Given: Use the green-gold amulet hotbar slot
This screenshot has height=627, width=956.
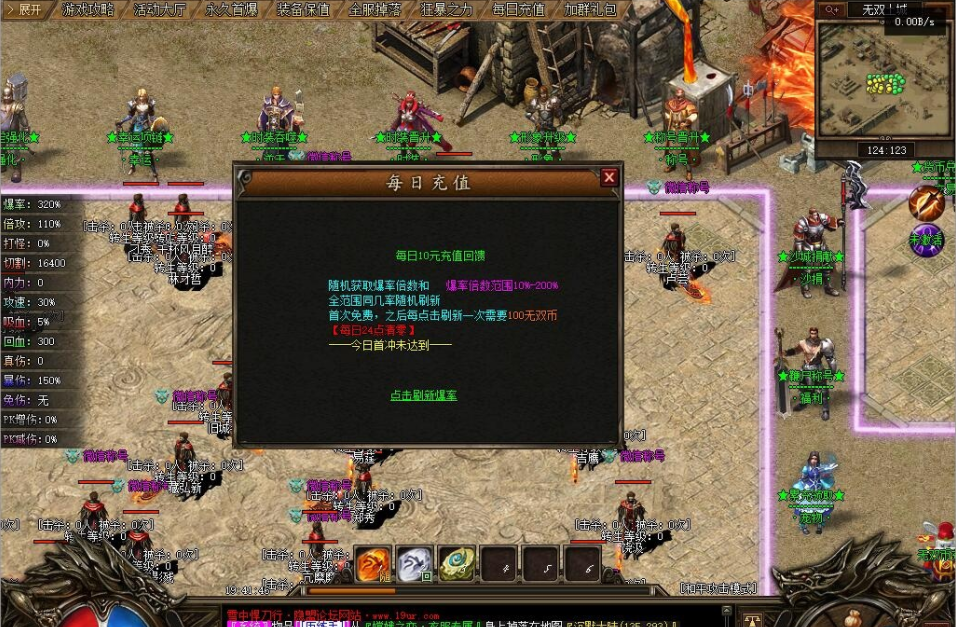Looking at the screenshot, I should 457,564.
